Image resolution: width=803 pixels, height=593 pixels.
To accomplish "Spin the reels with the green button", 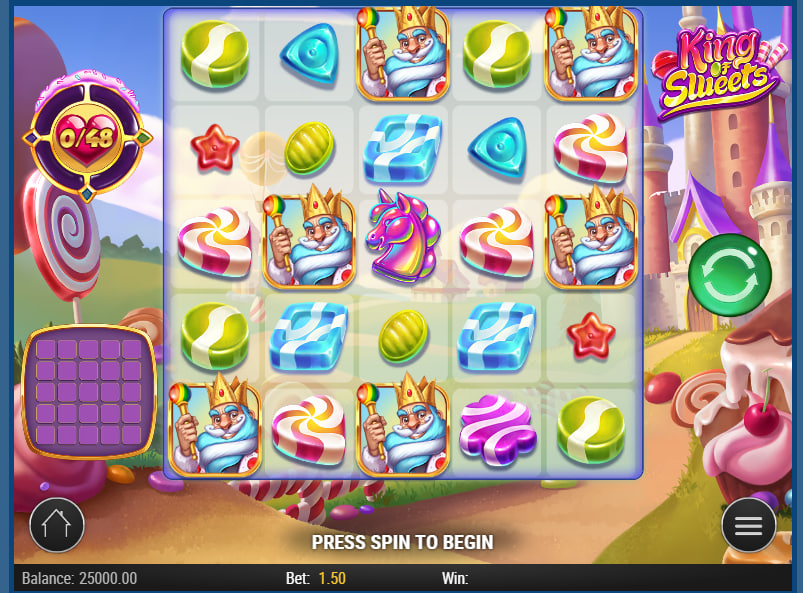I will pyautogui.click(x=730, y=275).
